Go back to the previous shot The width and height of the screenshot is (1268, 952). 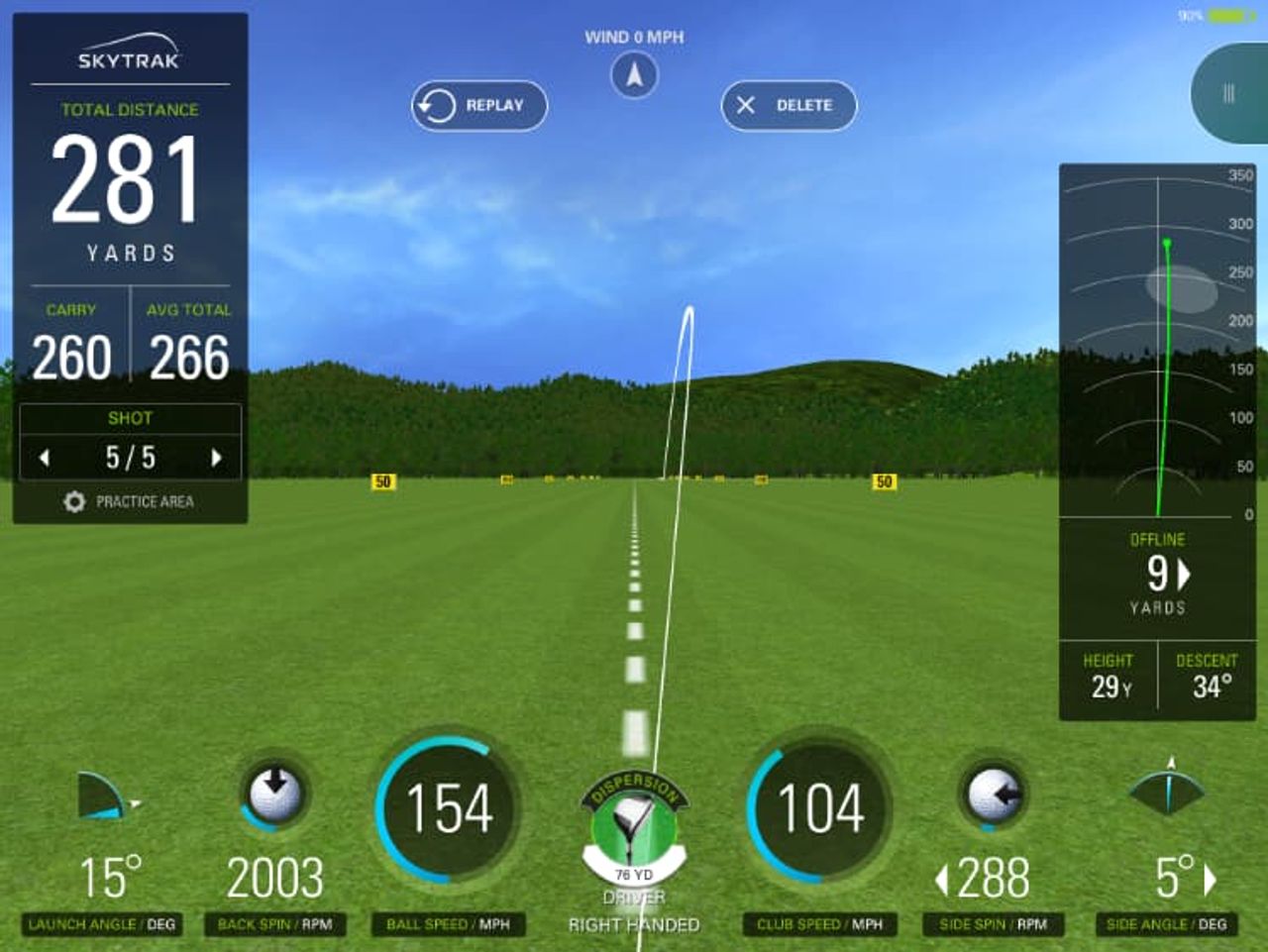tap(44, 457)
